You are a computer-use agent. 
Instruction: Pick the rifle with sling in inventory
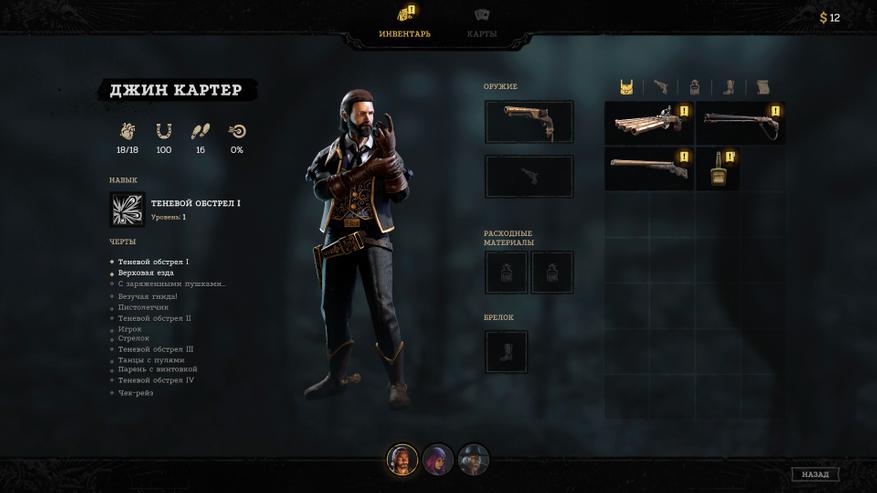click(740, 124)
